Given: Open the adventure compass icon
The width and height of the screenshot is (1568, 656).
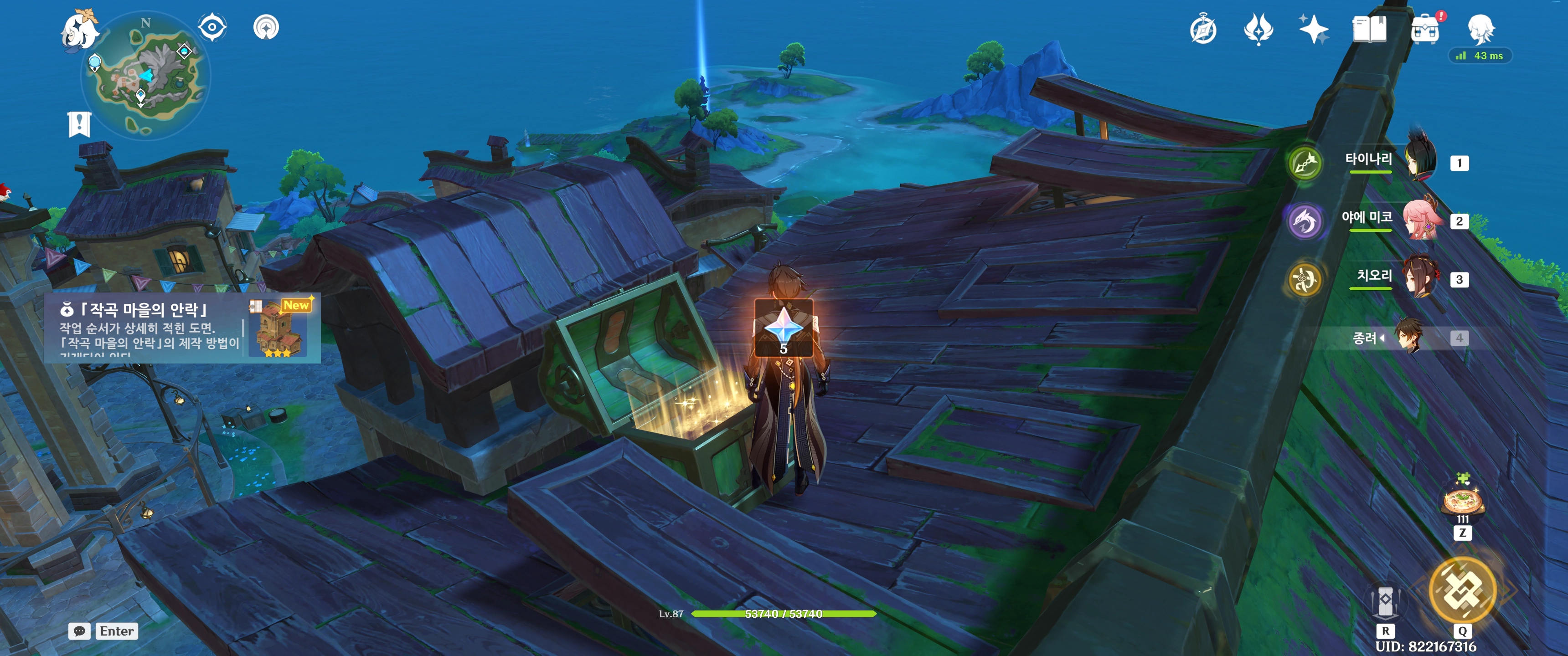Looking at the screenshot, I should point(1203,29).
